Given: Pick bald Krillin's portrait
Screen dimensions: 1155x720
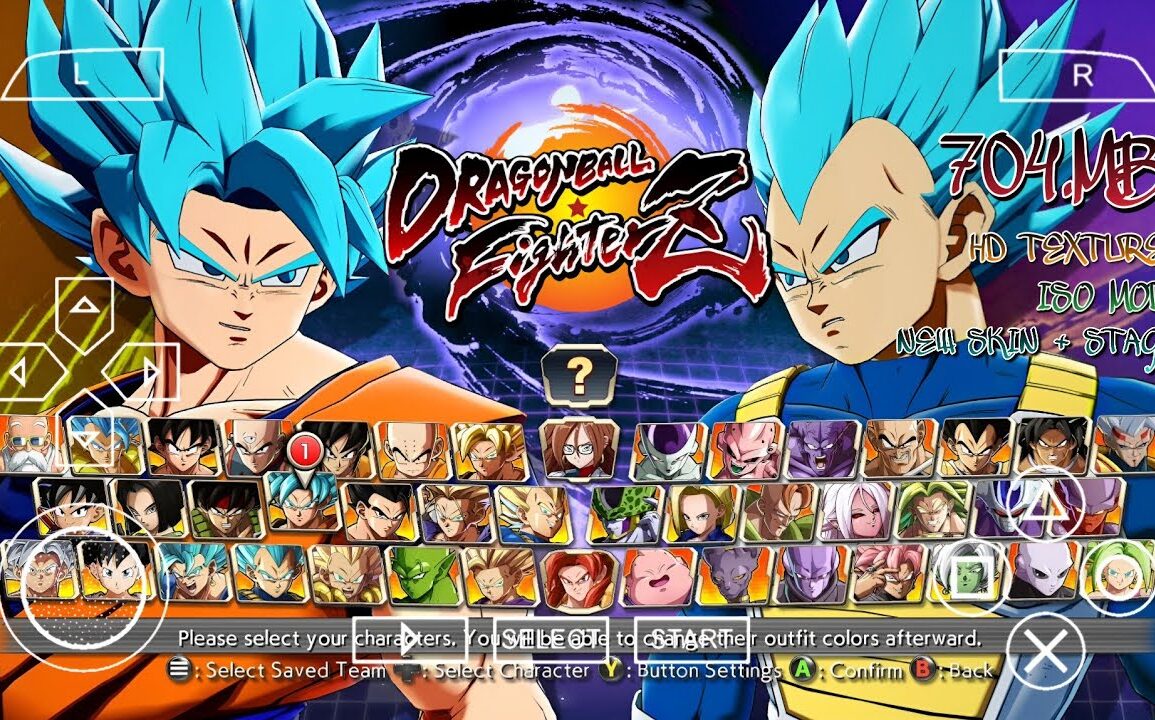Looking at the screenshot, I should 411,449.
